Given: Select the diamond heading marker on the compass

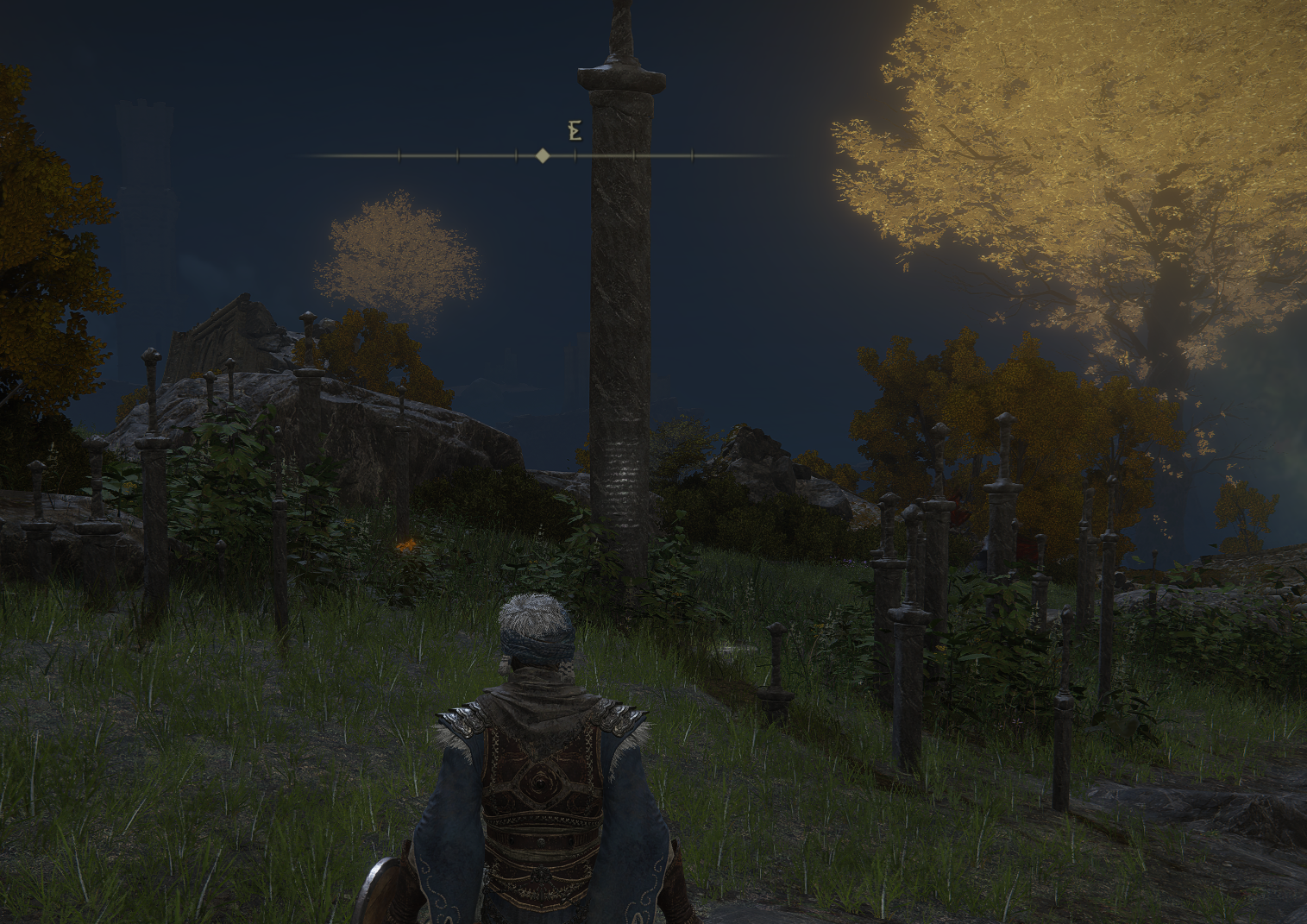Looking at the screenshot, I should (x=543, y=155).
